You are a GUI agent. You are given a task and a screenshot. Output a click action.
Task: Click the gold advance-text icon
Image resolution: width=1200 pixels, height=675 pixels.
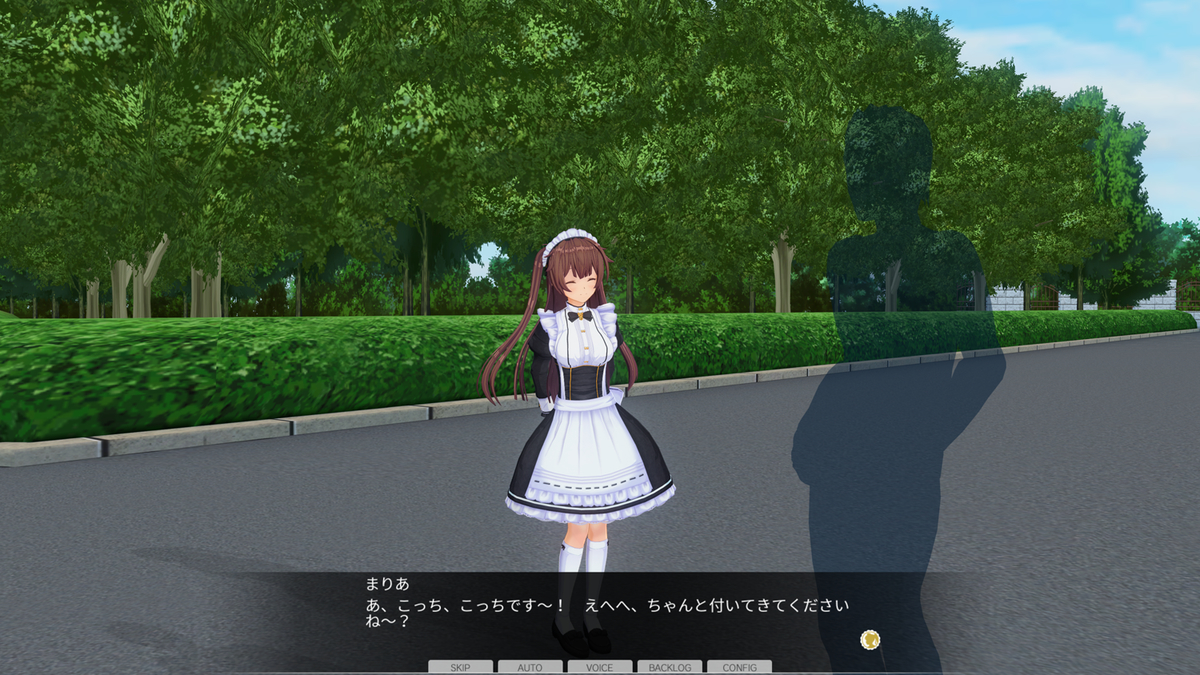pos(870,638)
